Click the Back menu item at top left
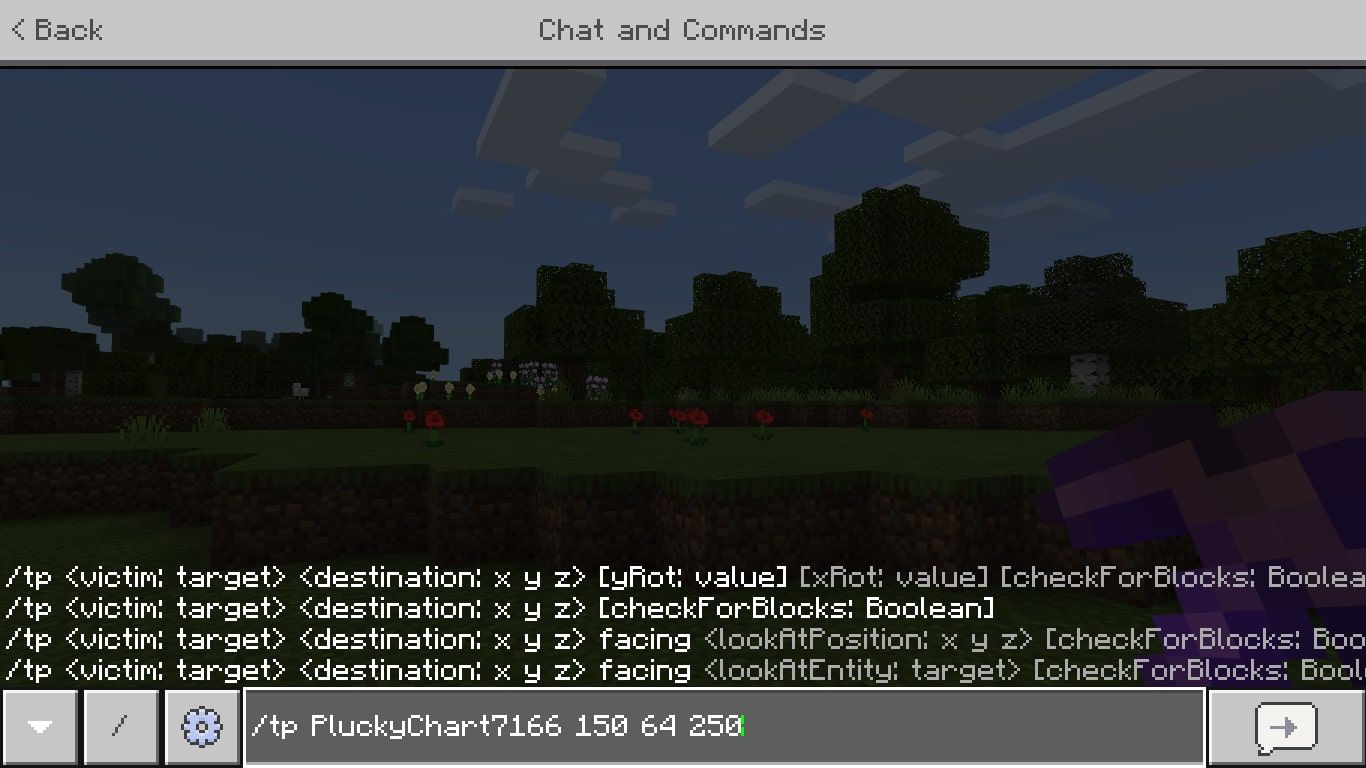Image resolution: width=1366 pixels, height=768 pixels. [x=55, y=30]
